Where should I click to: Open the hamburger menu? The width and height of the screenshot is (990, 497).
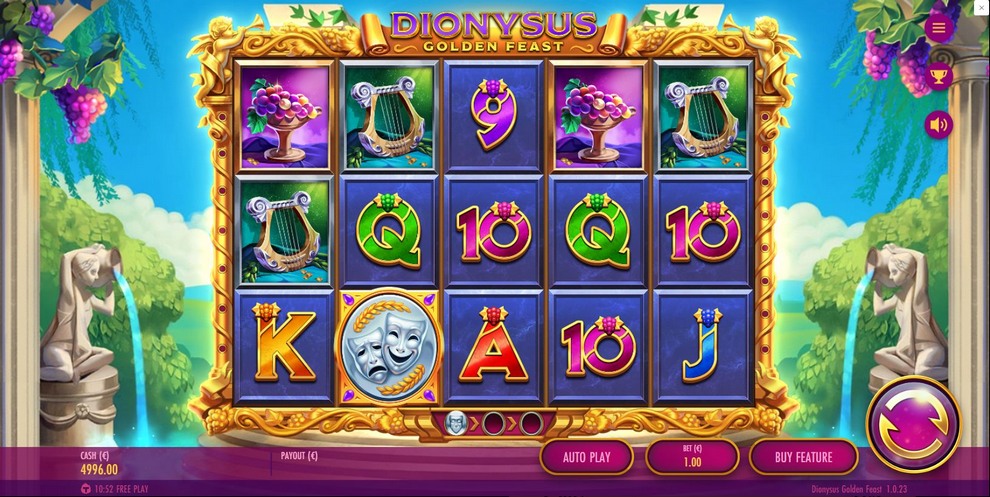pos(939,28)
